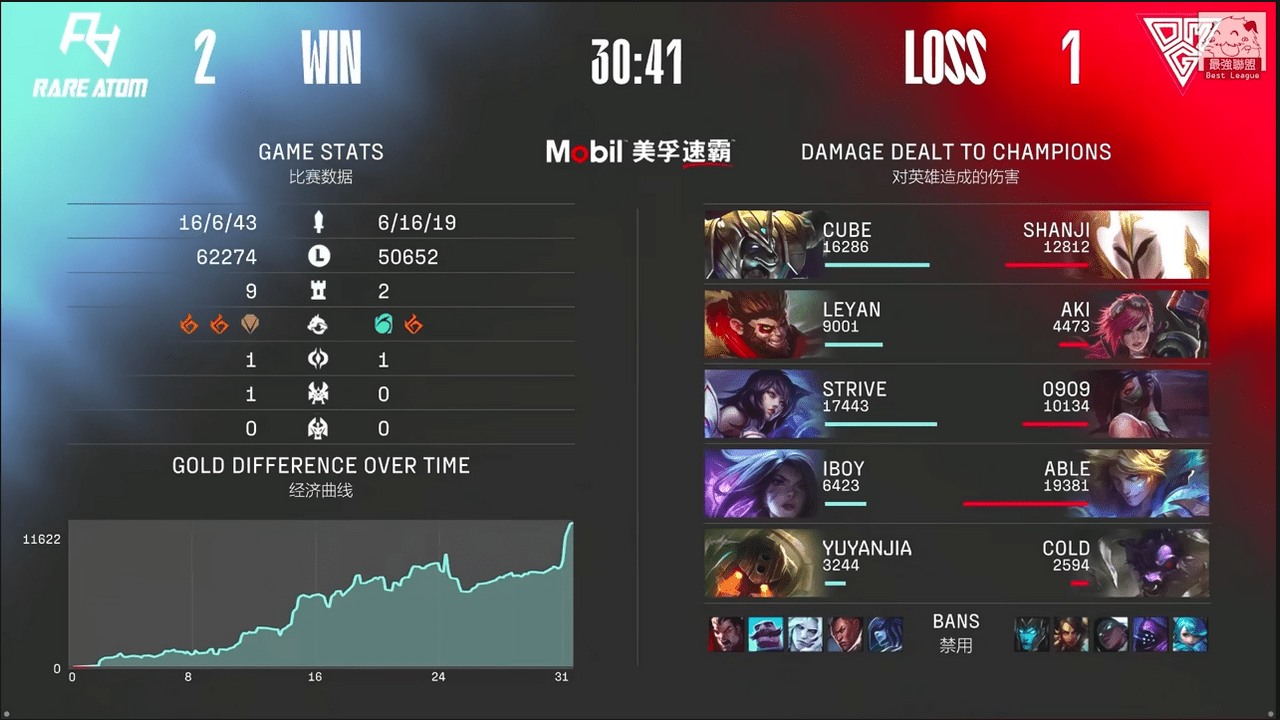Select the Ocean Drake icon on DMO side

click(382, 324)
